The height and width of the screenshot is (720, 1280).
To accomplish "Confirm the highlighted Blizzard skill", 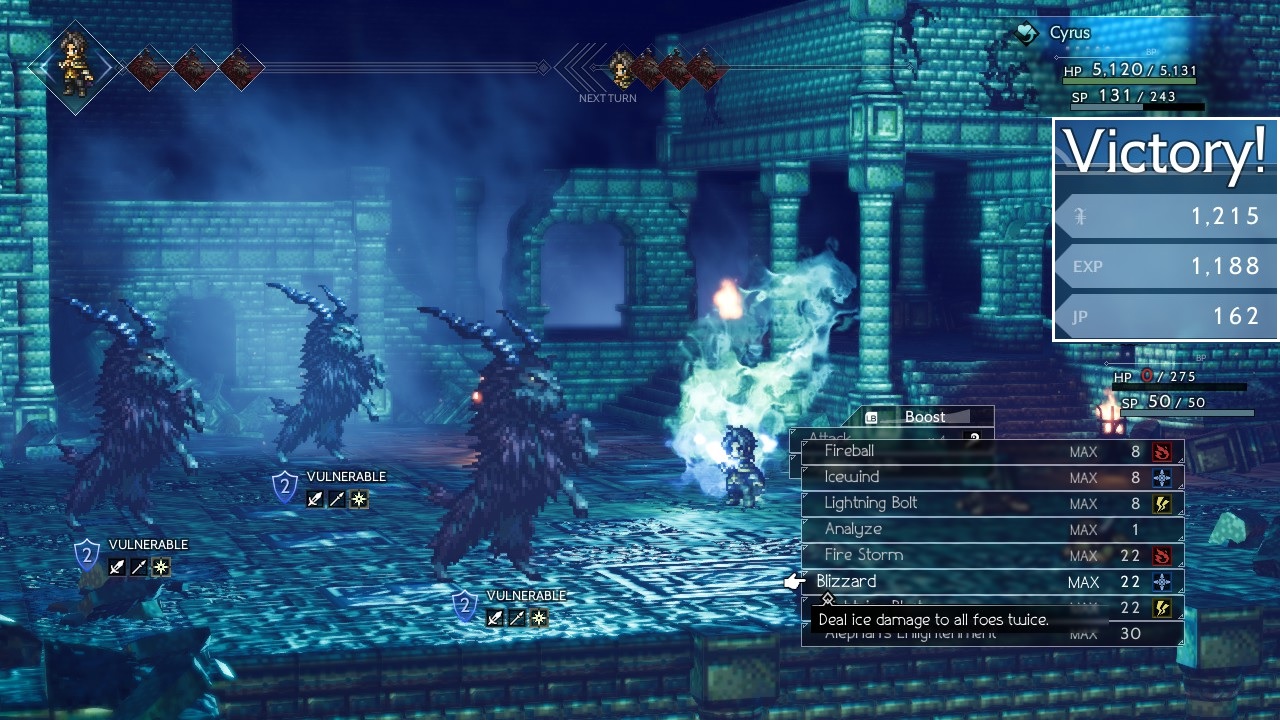I will (x=846, y=581).
